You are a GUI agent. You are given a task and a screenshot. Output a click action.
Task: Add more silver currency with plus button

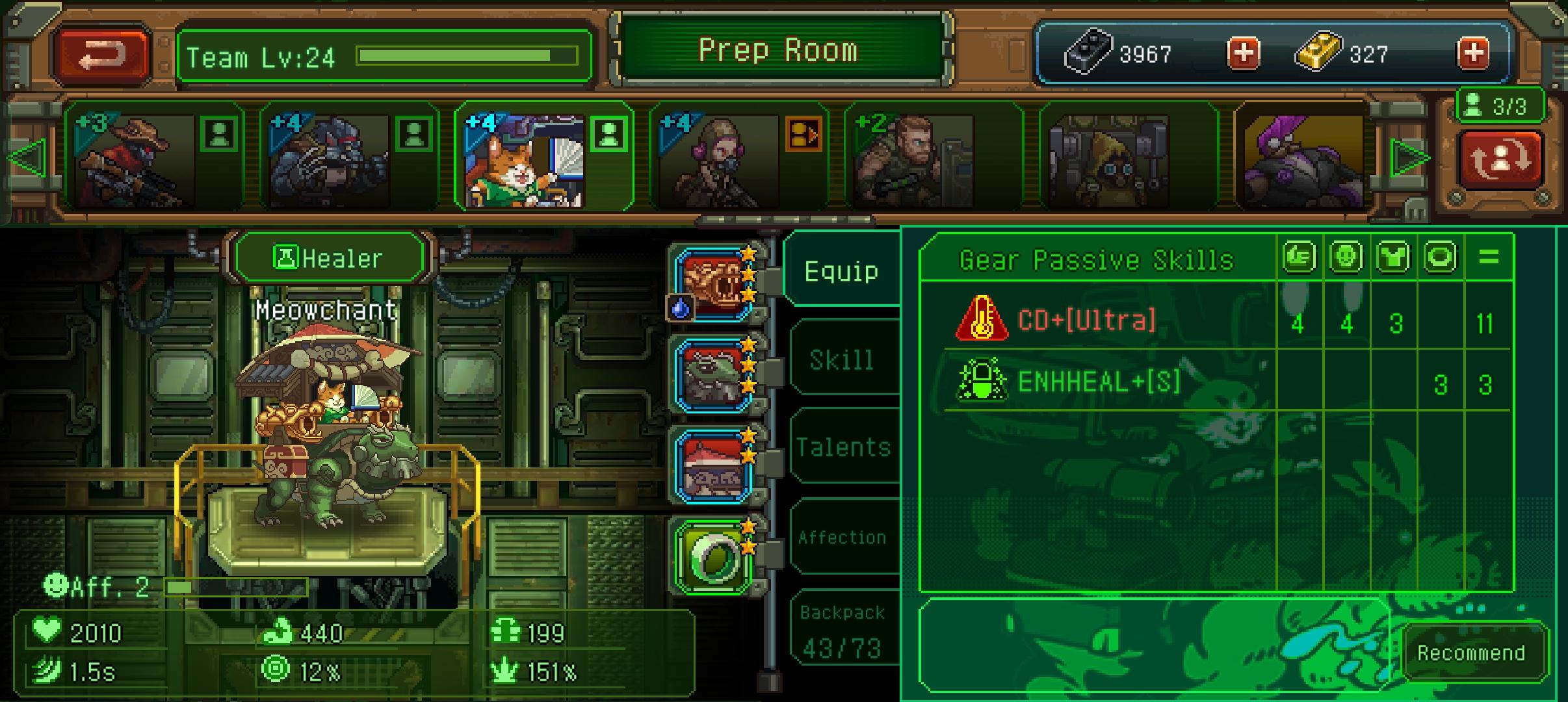(x=1243, y=53)
